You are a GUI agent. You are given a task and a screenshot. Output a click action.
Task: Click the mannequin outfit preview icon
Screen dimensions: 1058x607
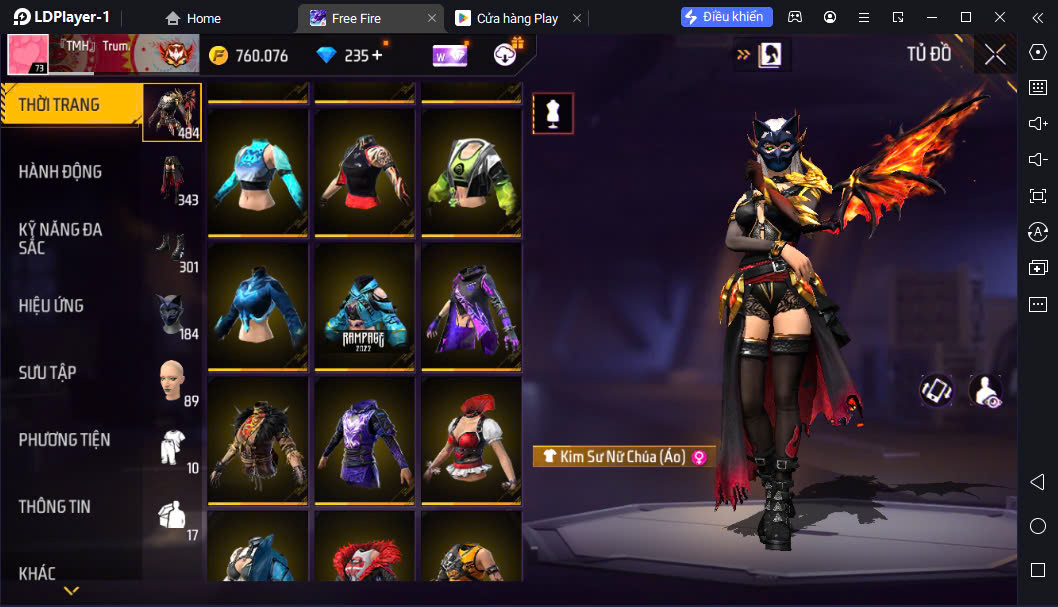(x=553, y=114)
